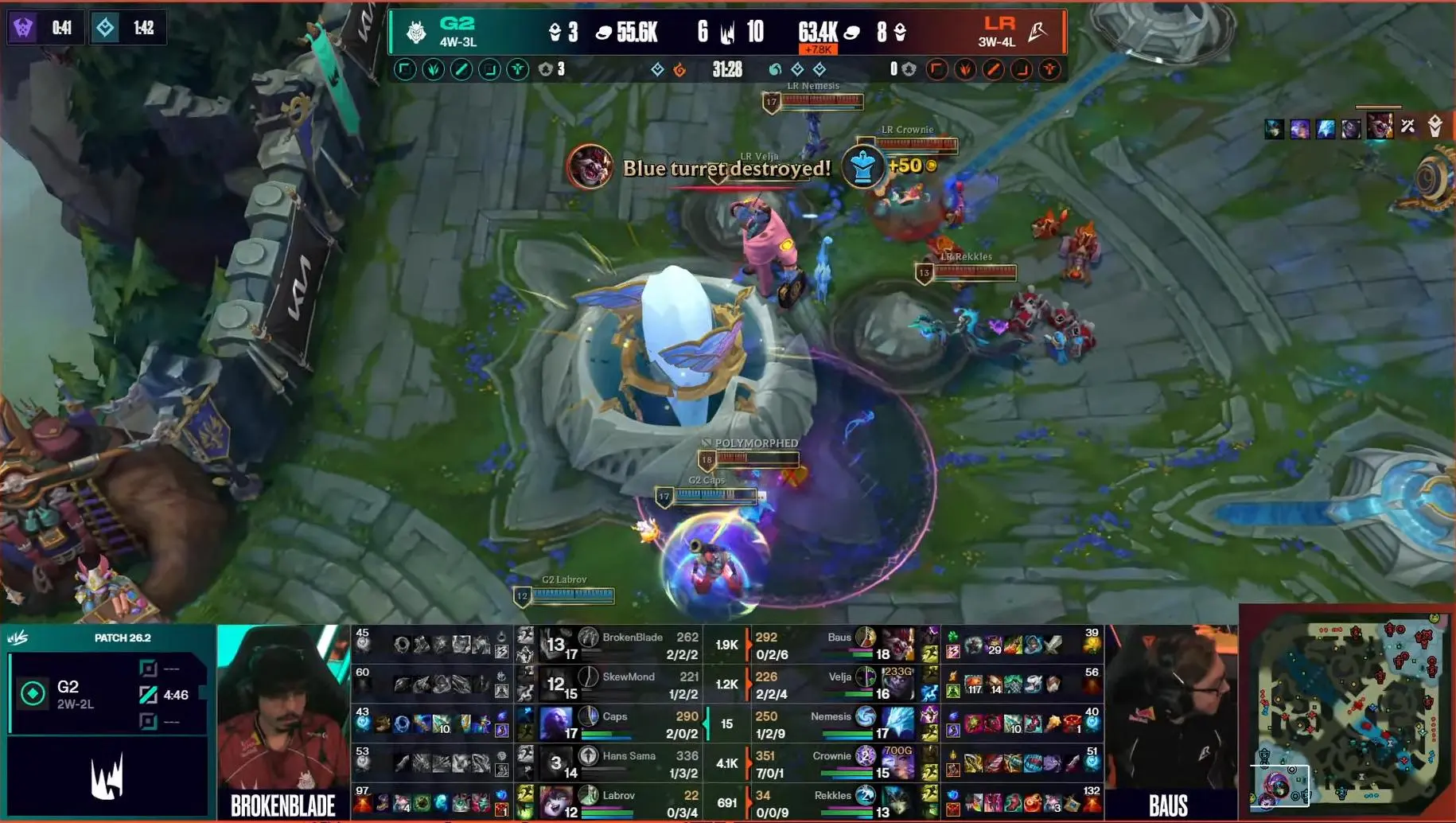Click the G2 team logo in the top bar
1456x823 pixels.
[416, 32]
